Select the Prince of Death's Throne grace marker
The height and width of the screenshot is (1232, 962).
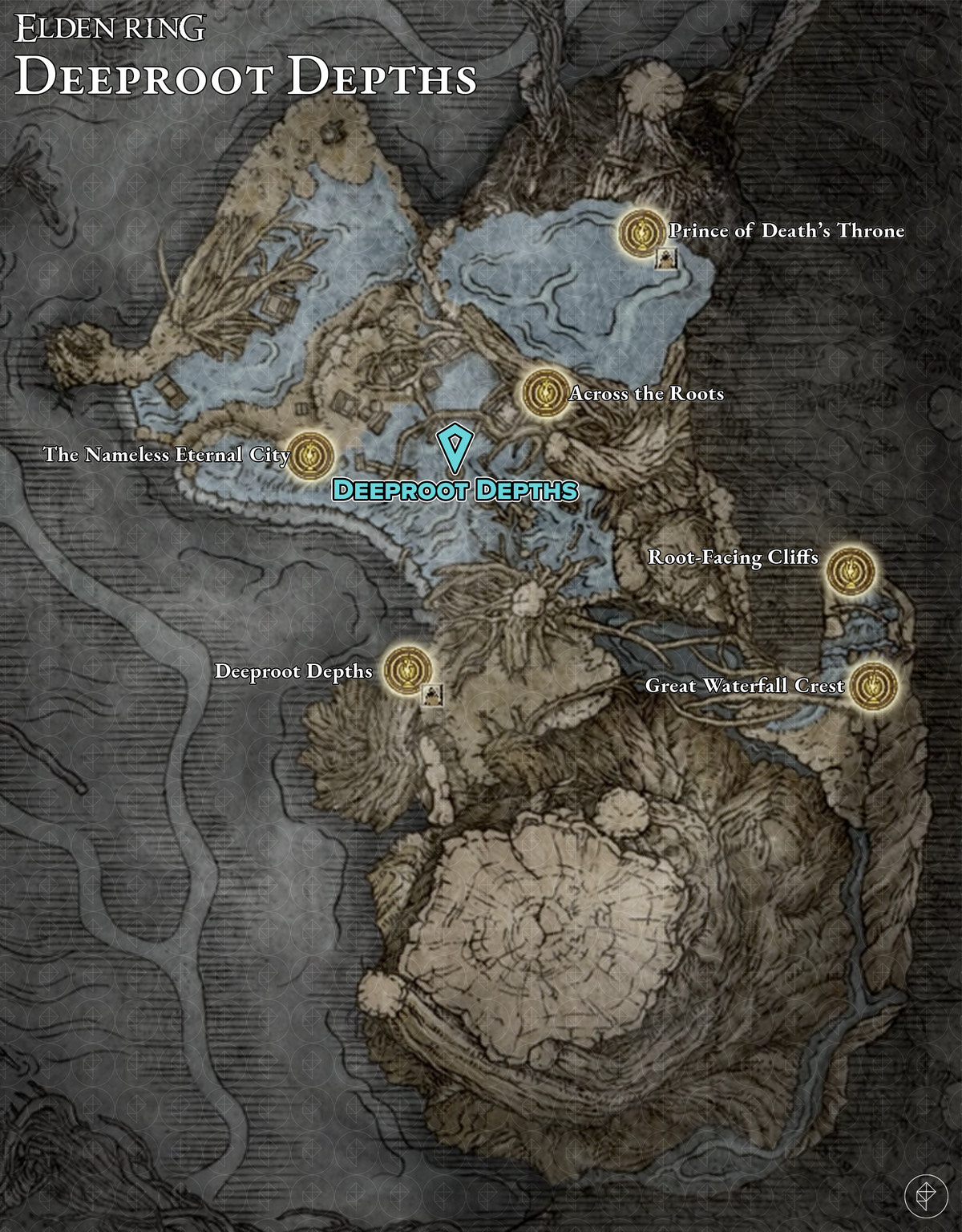[x=641, y=233]
